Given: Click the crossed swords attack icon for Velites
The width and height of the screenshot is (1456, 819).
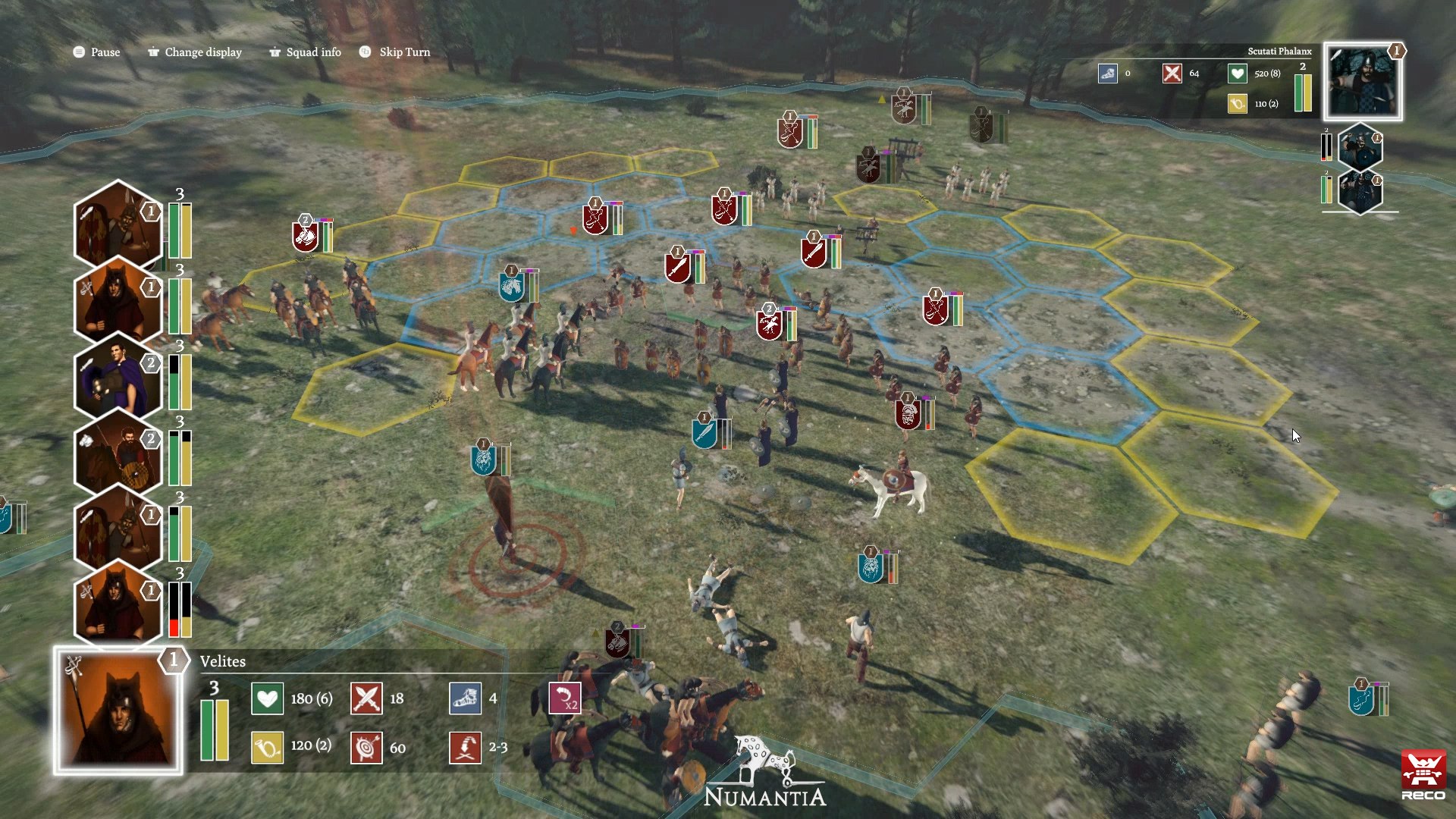Looking at the screenshot, I should (x=367, y=698).
